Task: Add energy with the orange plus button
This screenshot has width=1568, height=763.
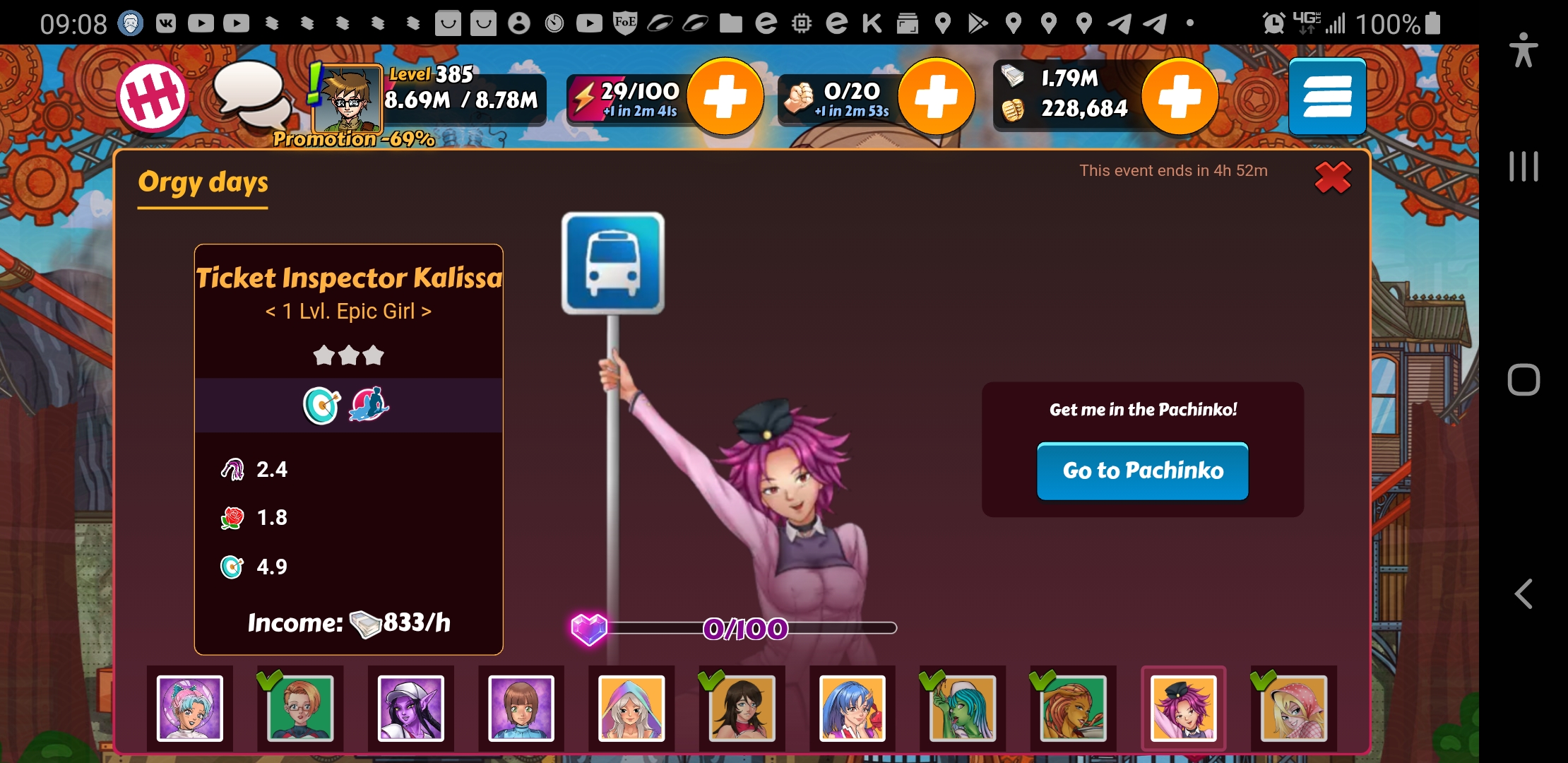Action: click(725, 97)
